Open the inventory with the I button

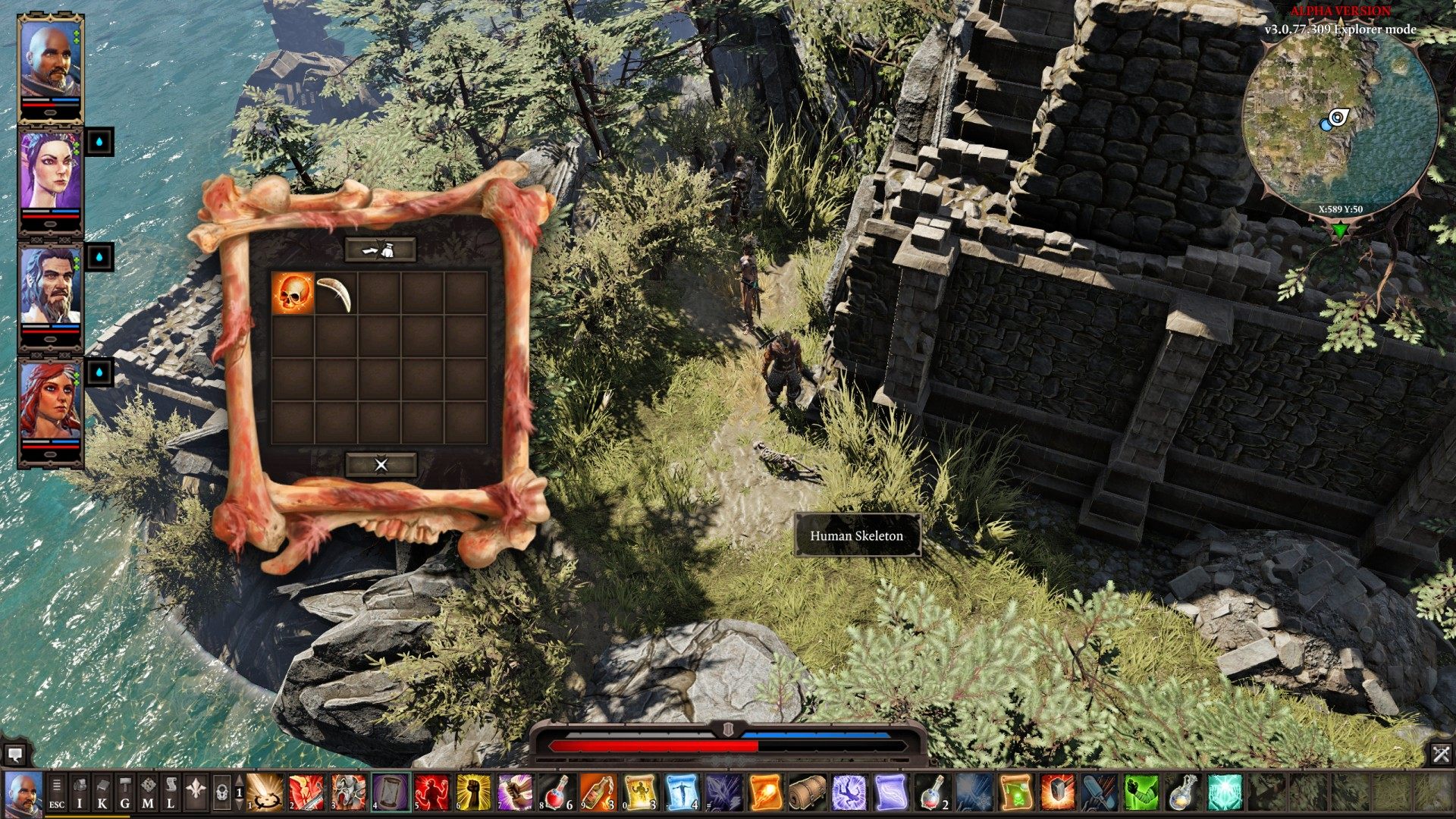click(x=80, y=792)
